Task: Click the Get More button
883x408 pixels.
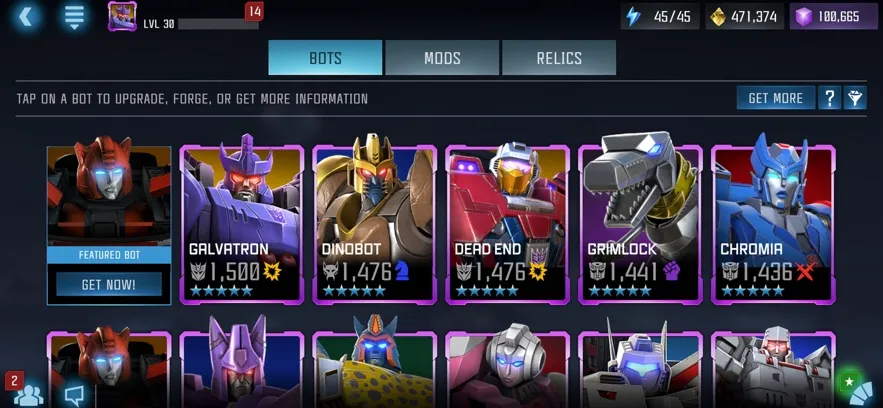Action: coord(775,98)
